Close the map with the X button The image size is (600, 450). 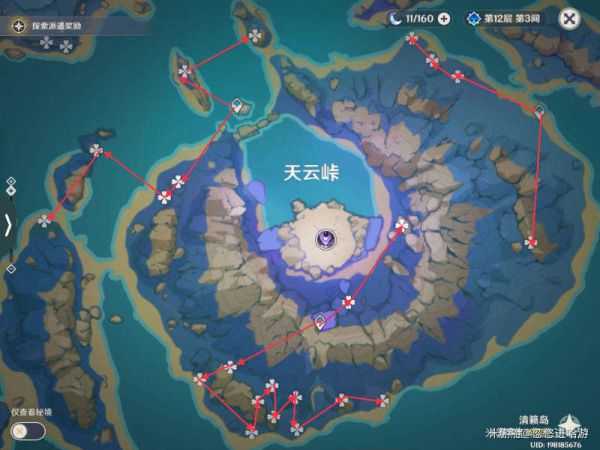click(569, 18)
